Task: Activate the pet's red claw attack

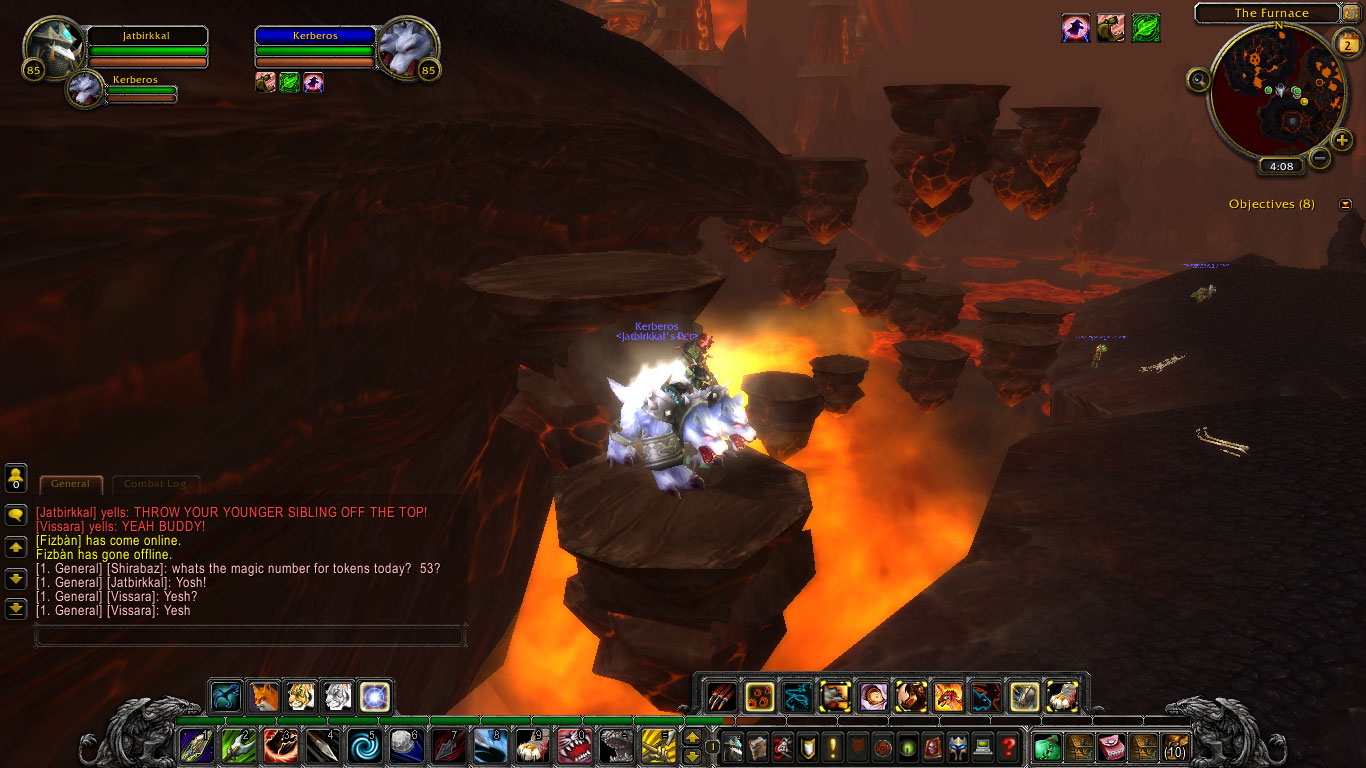Action: click(x=721, y=696)
